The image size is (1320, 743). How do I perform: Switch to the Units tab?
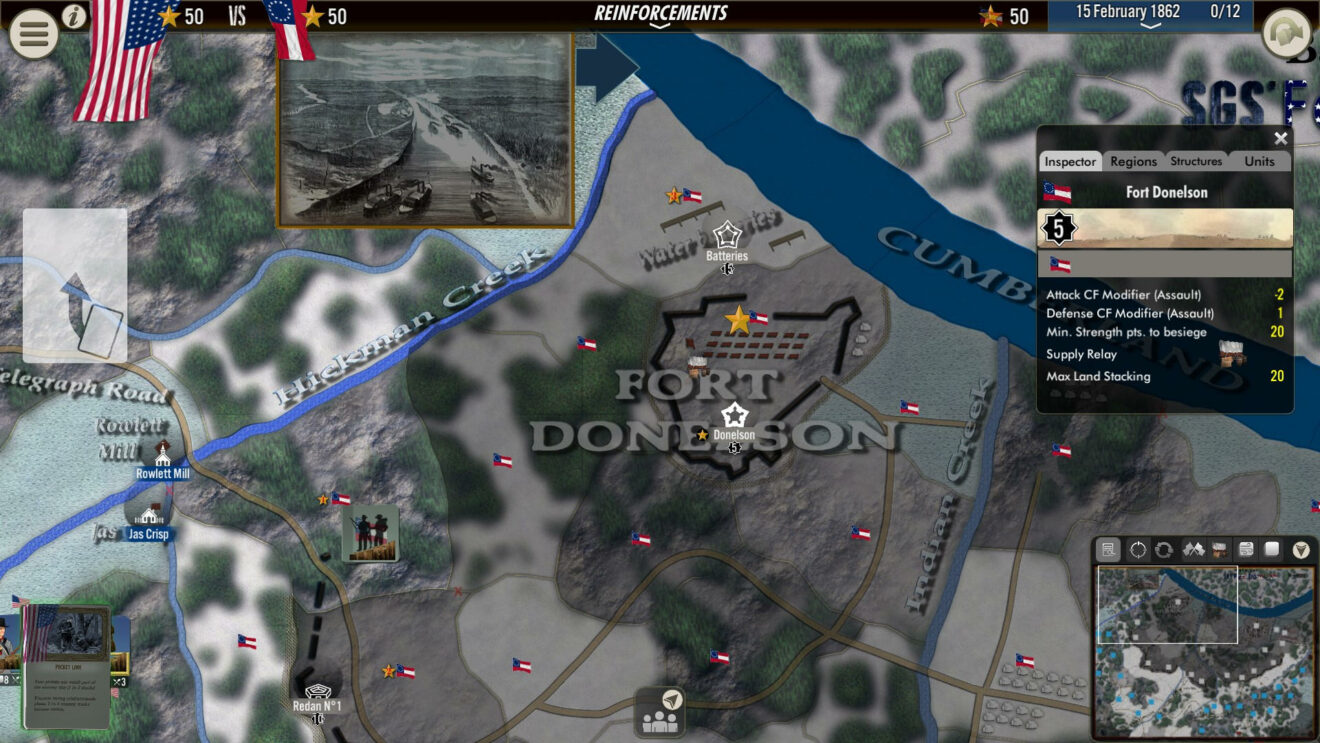point(1259,161)
